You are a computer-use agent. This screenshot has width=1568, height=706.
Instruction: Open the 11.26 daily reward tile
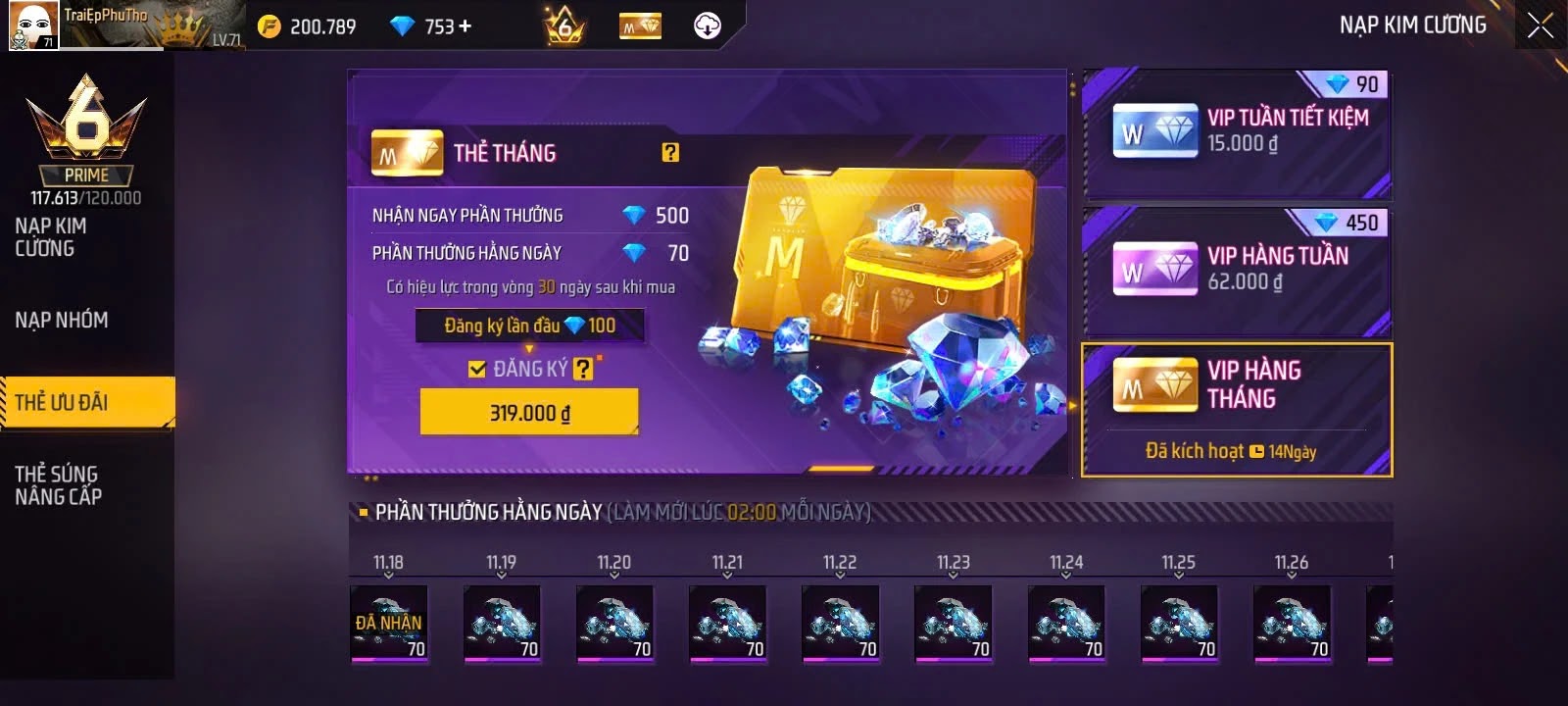pyautogui.click(x=1292, y=624)
